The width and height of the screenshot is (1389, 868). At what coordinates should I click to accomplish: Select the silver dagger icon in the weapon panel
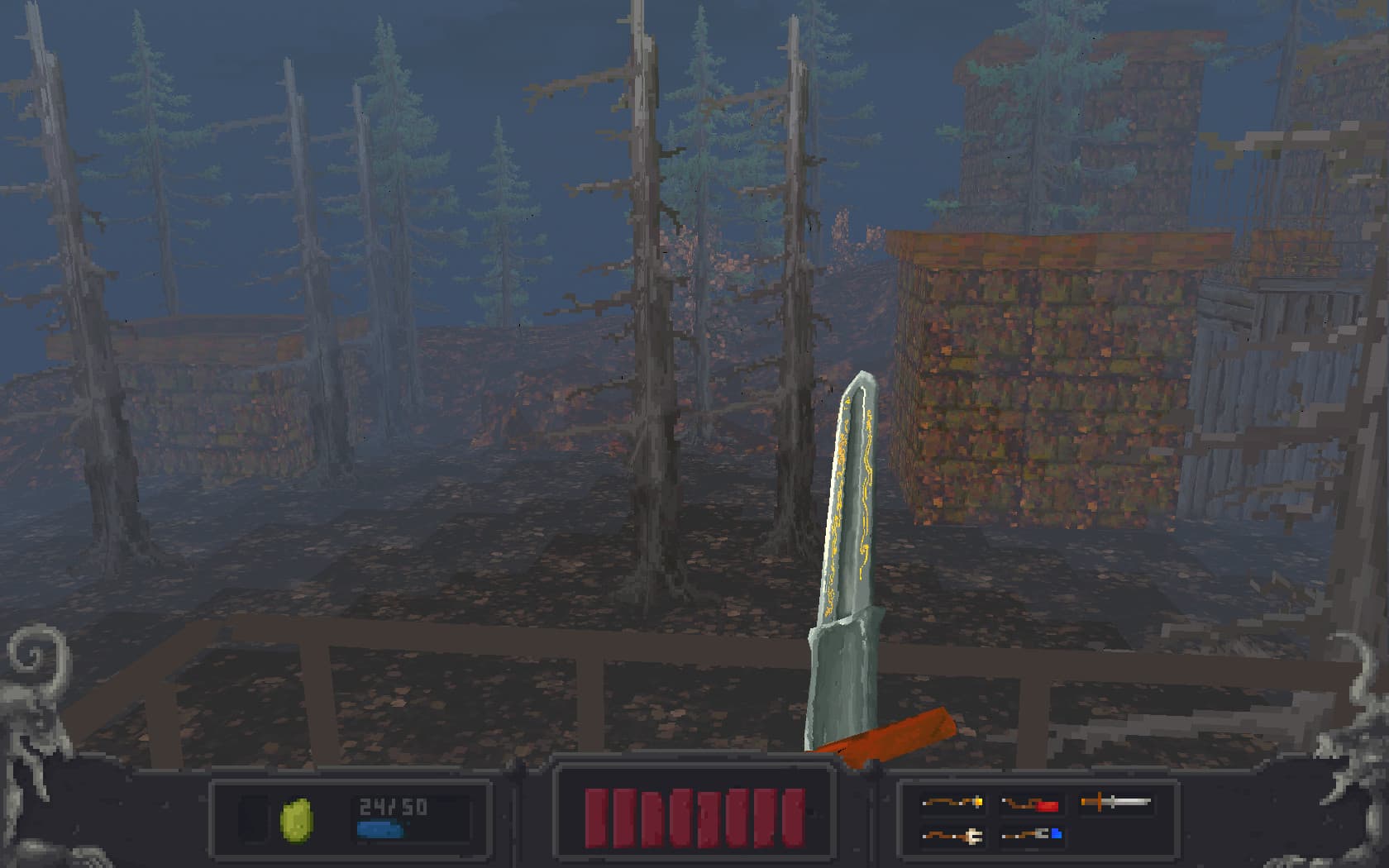pyautogui.click(x=1116, y=801)
